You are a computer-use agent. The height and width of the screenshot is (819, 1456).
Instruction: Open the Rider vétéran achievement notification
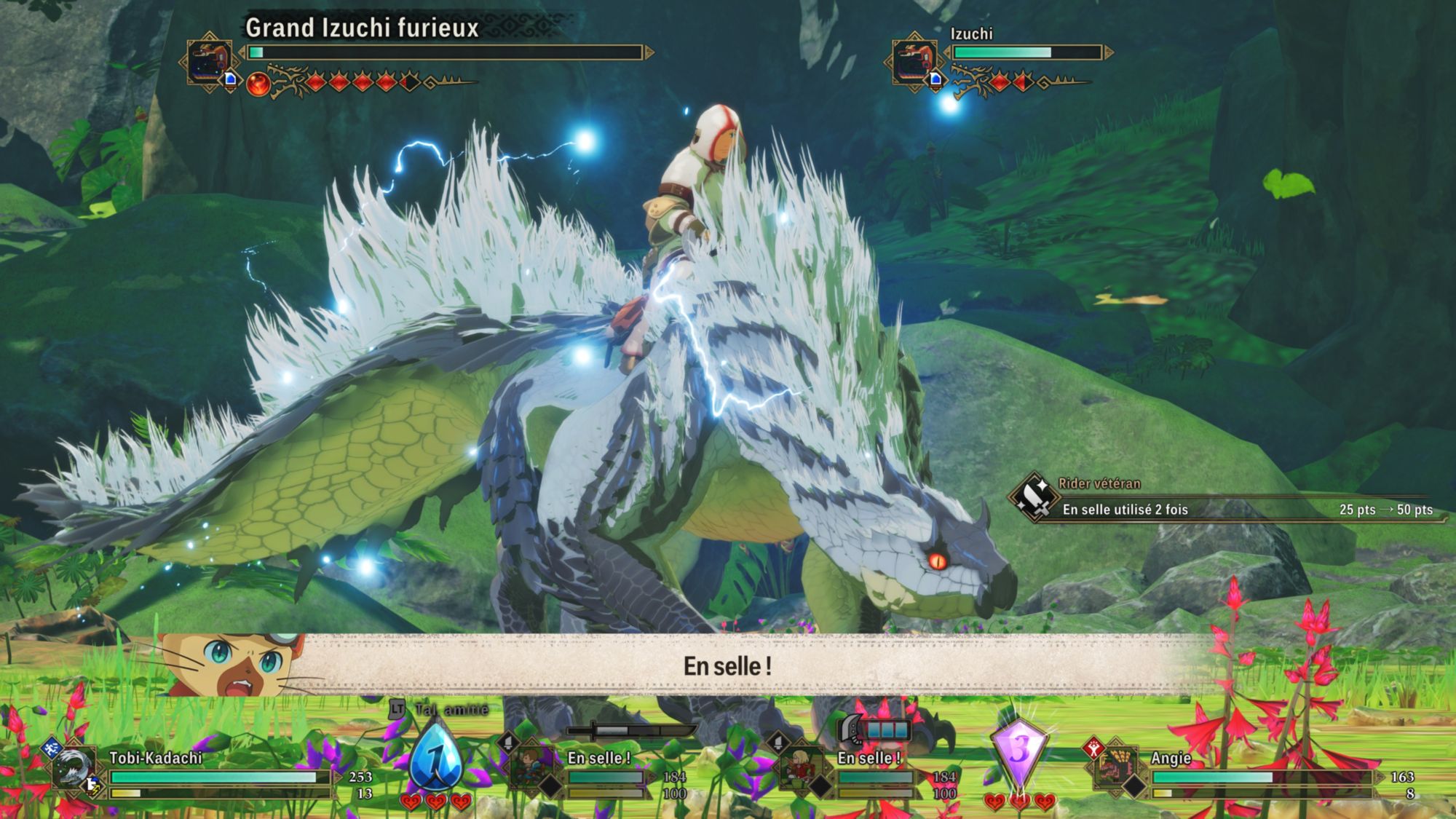pyautogui.click(x=1223, y=499)
